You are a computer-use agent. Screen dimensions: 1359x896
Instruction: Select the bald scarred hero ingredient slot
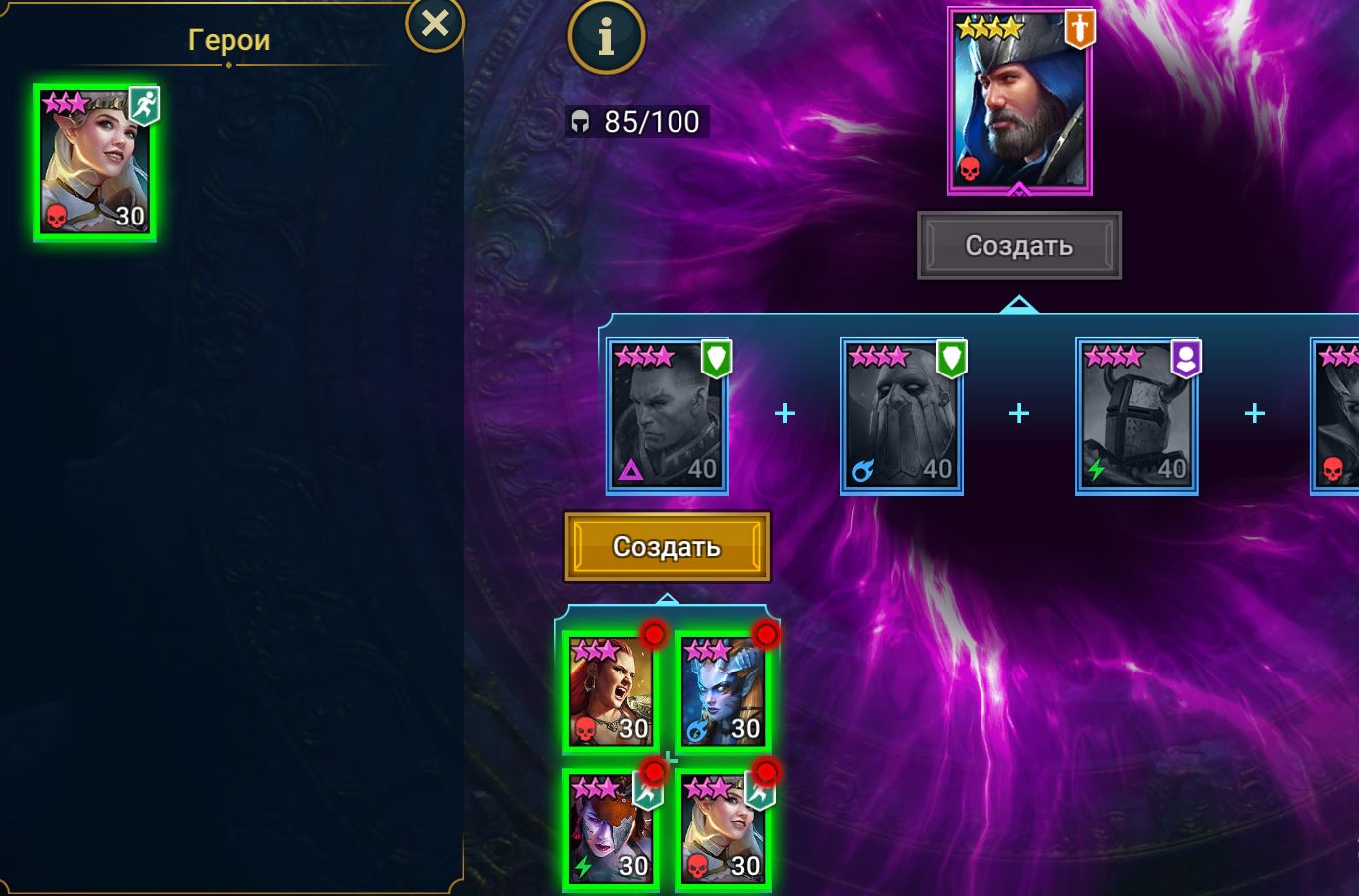(x=668, y=415)
